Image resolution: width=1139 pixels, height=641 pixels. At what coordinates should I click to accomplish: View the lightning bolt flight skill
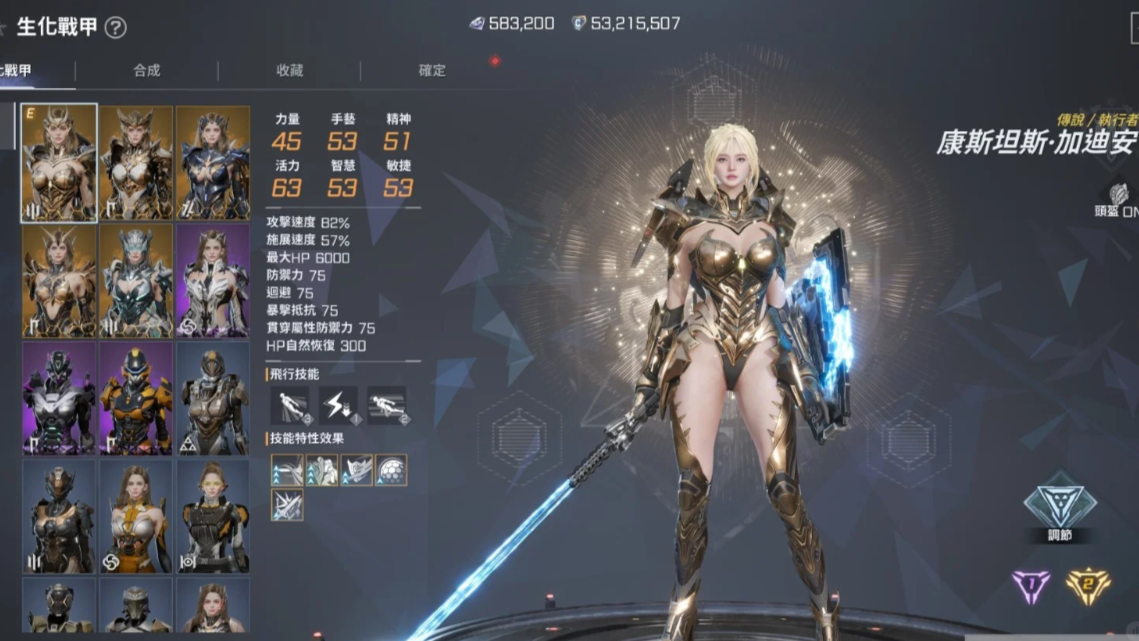coord(338,405)
